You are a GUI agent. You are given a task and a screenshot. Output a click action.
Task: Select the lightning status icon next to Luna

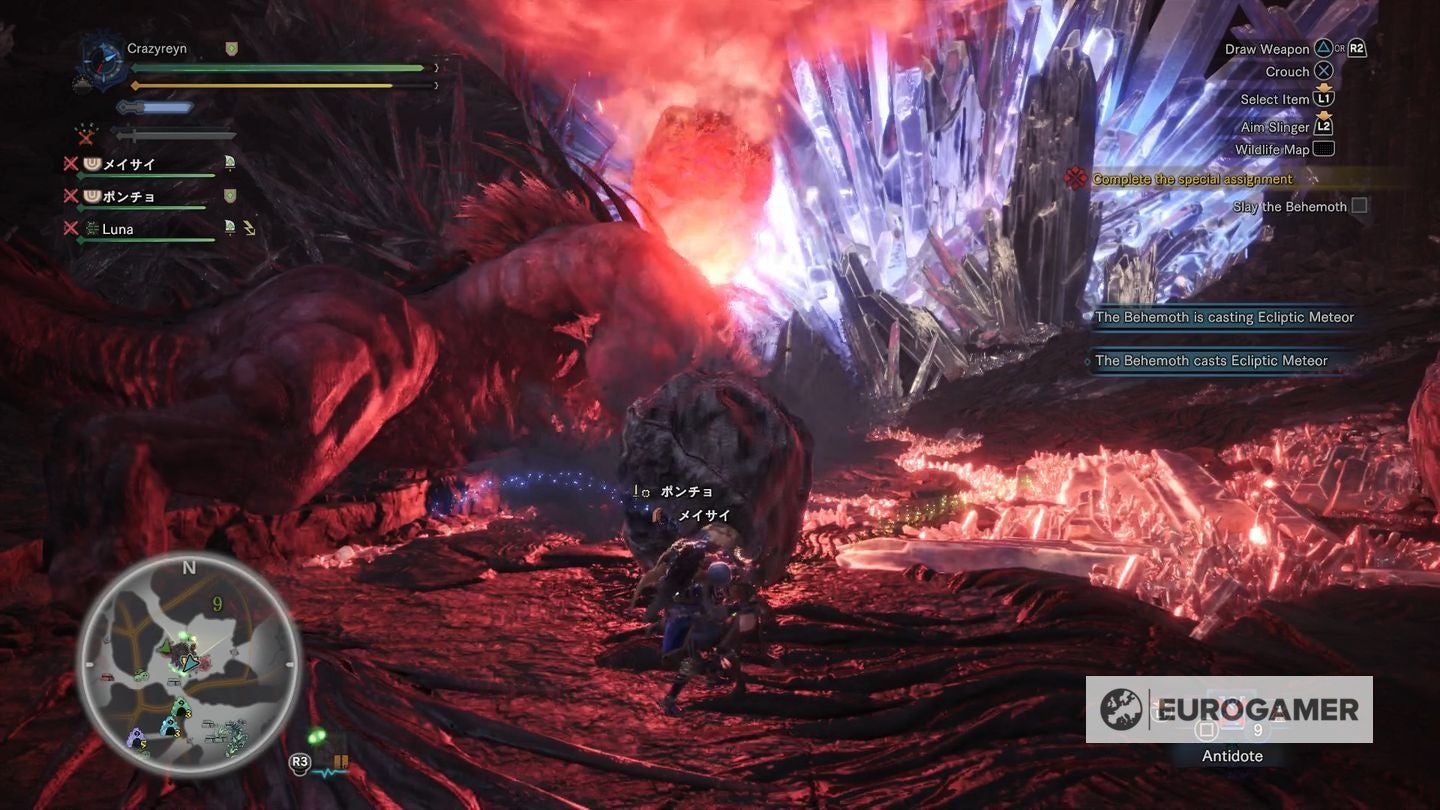coord(251,228)
